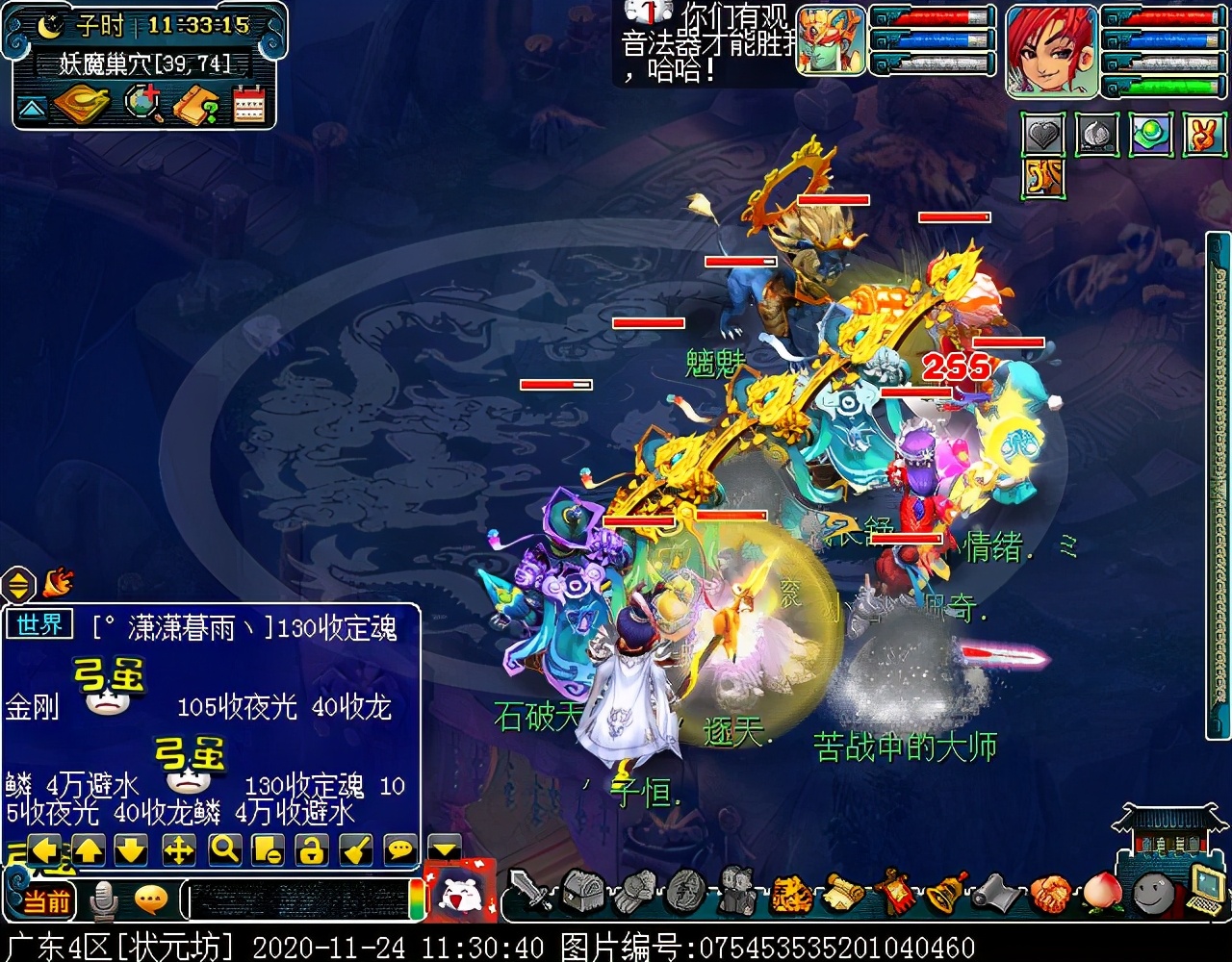The image size is (1232, 962).
Task: Open the sword attack icon
Action: click(x=529, y=892)
